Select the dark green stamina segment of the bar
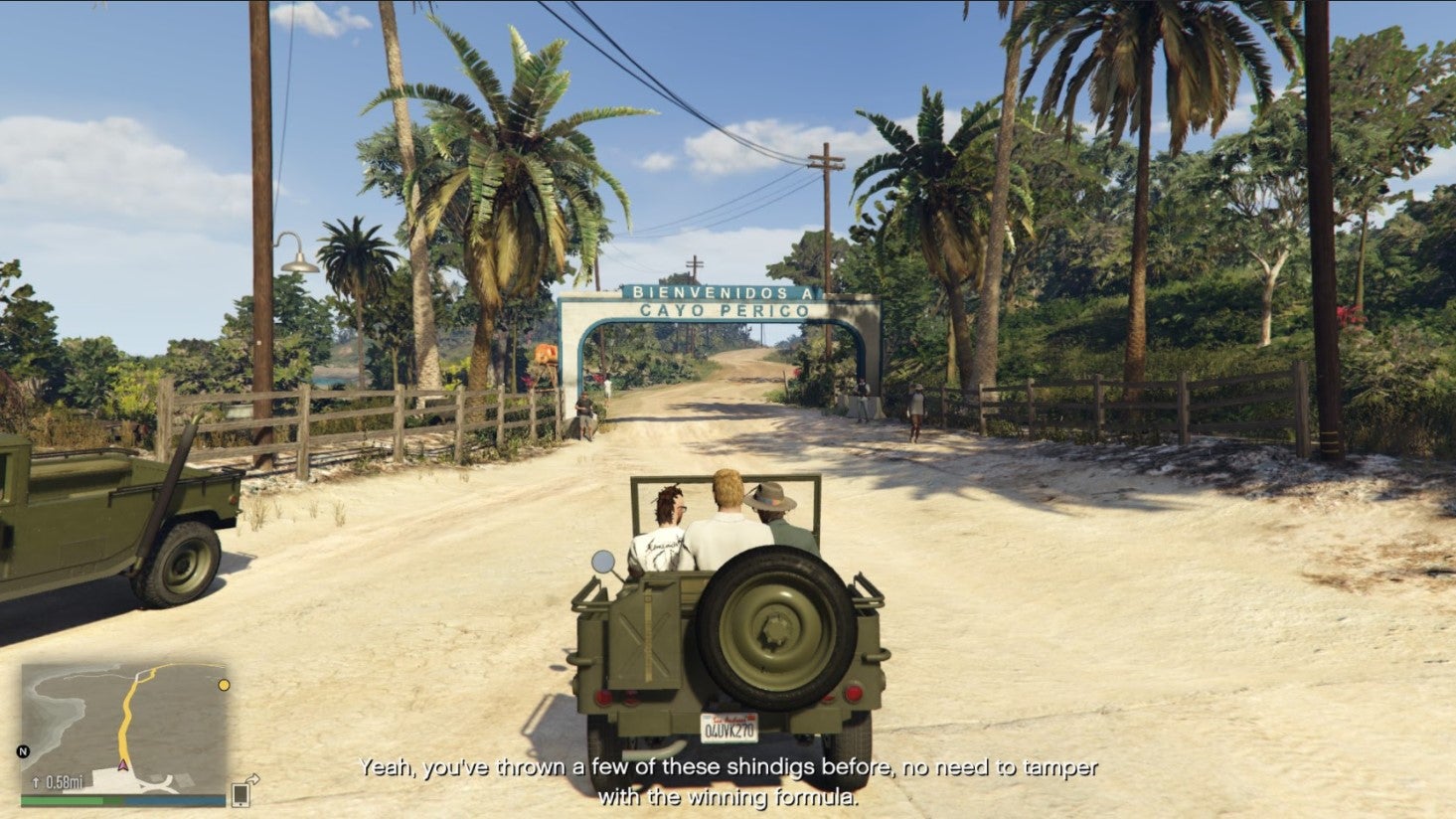Viewport: 1456px width, 819px height. [x=112, y=800]
